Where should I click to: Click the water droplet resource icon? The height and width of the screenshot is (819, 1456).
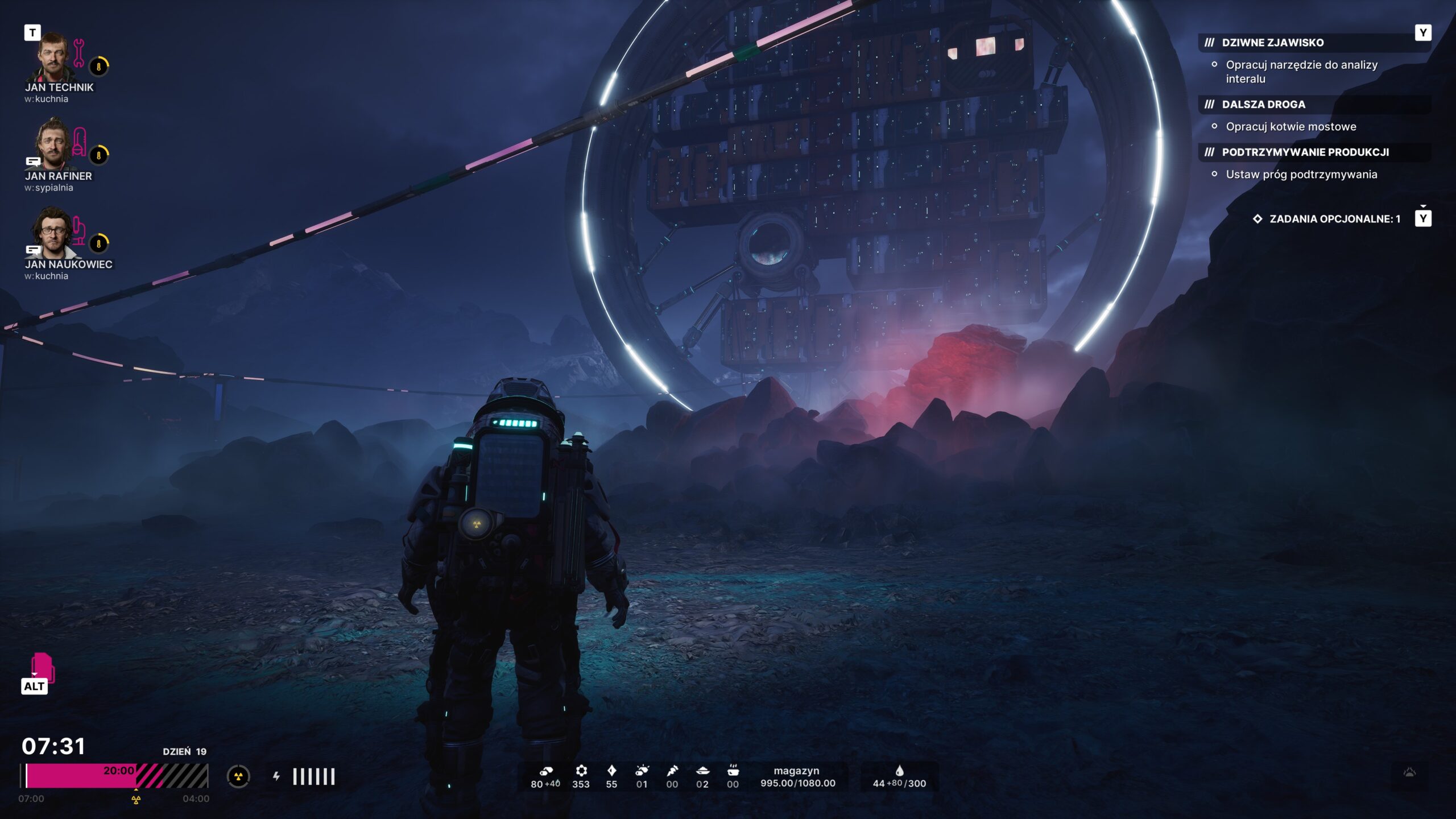click(899, 771)
